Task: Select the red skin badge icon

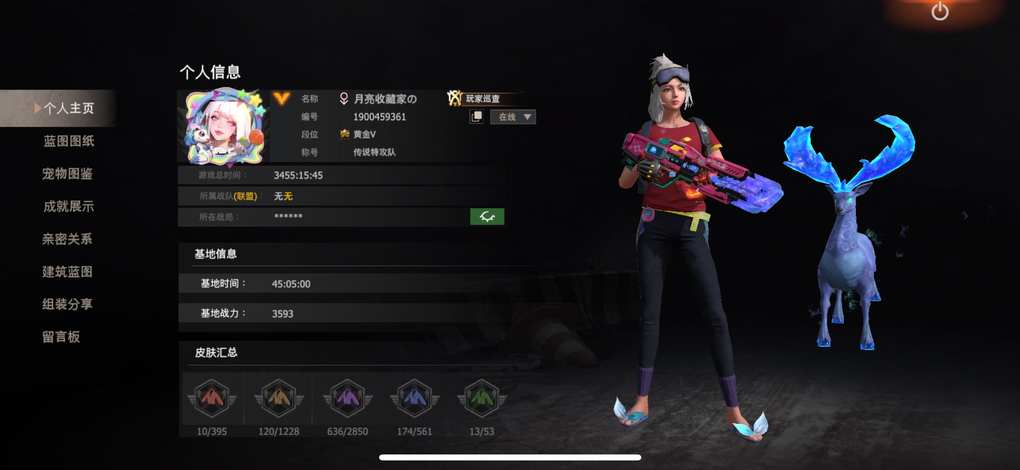Action: (209, 398)
